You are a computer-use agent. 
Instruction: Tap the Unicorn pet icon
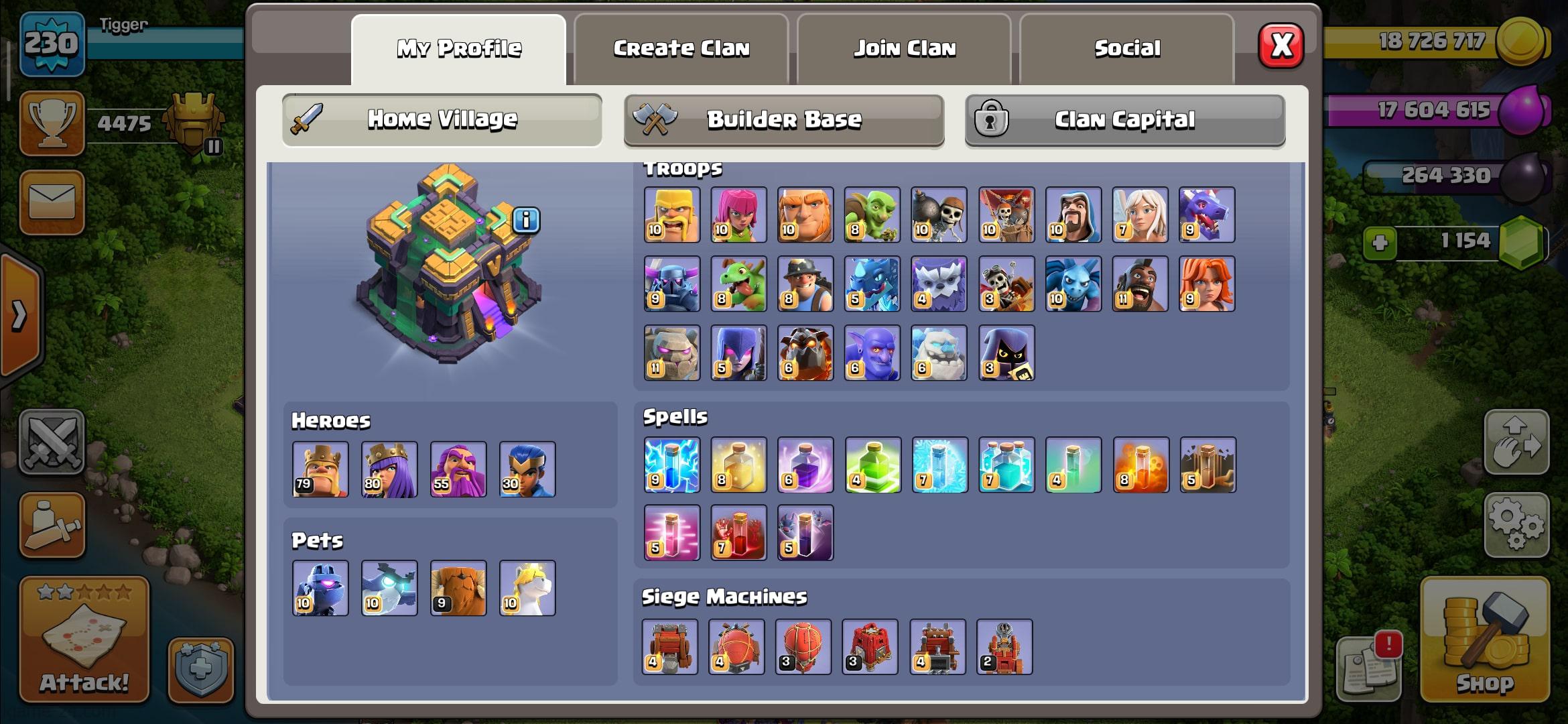[527, 588]
